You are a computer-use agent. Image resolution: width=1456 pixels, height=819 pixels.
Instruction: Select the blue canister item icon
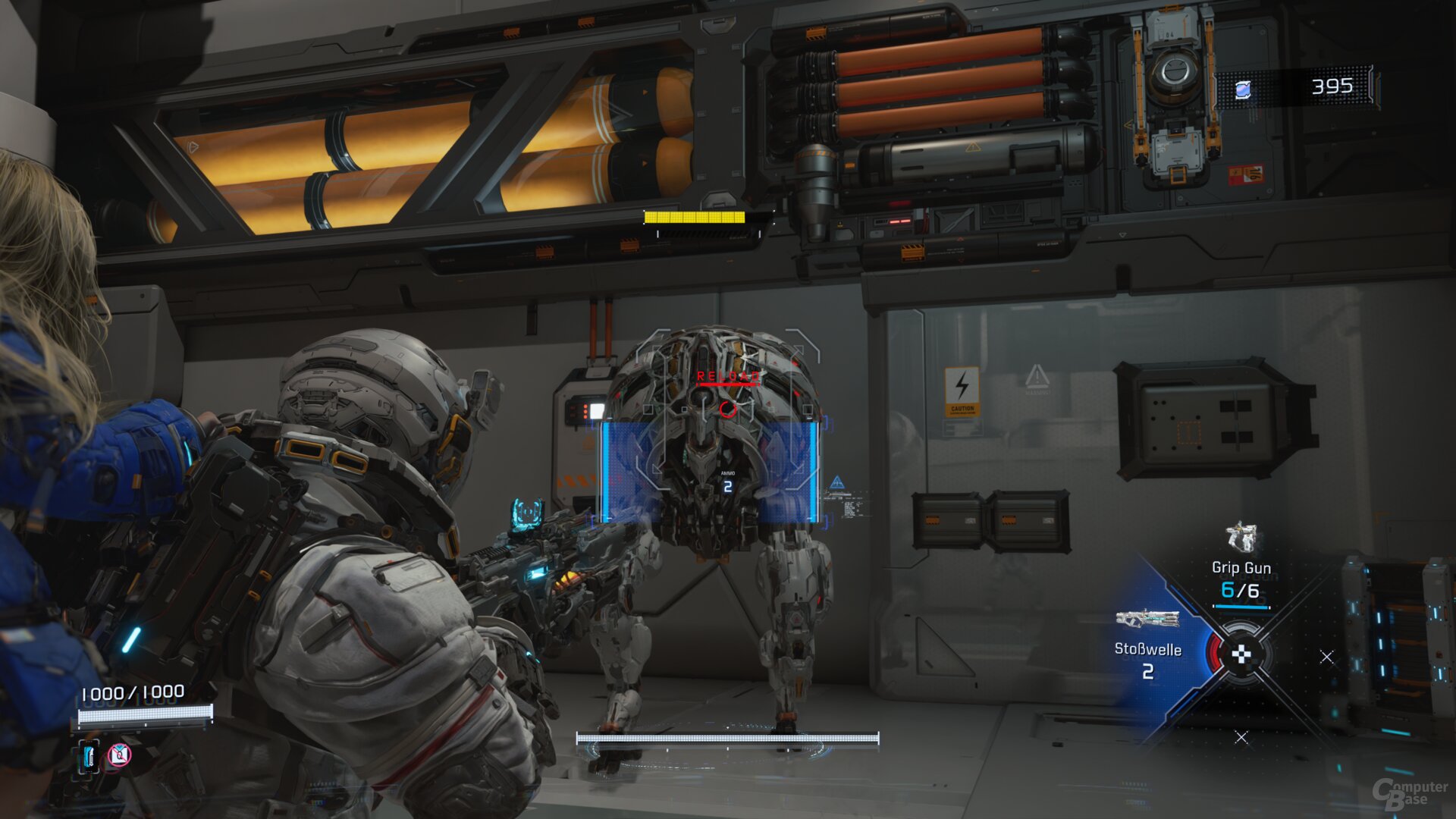pyautogui.click(x=89, y=756)
